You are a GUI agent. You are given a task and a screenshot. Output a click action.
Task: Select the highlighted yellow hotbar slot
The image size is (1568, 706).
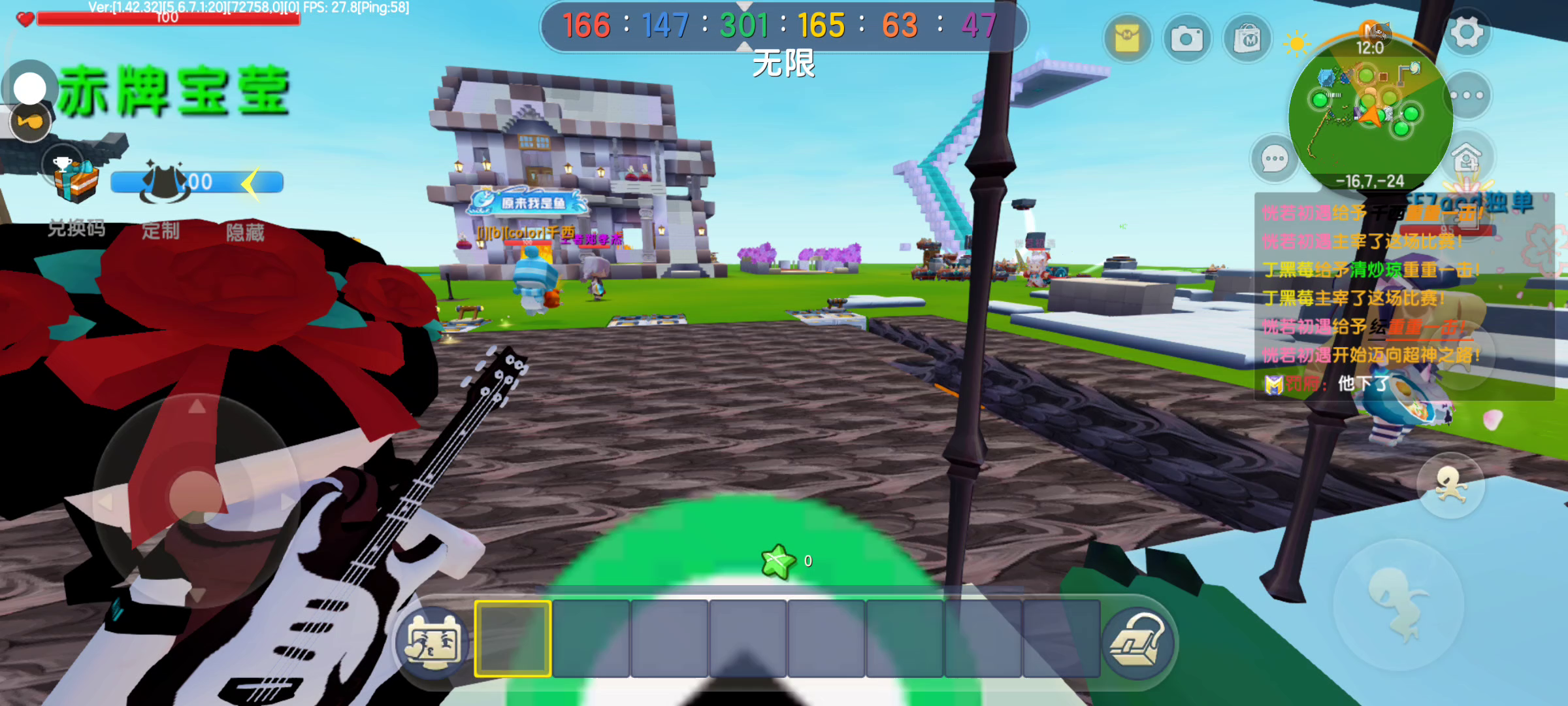point(513,639)
